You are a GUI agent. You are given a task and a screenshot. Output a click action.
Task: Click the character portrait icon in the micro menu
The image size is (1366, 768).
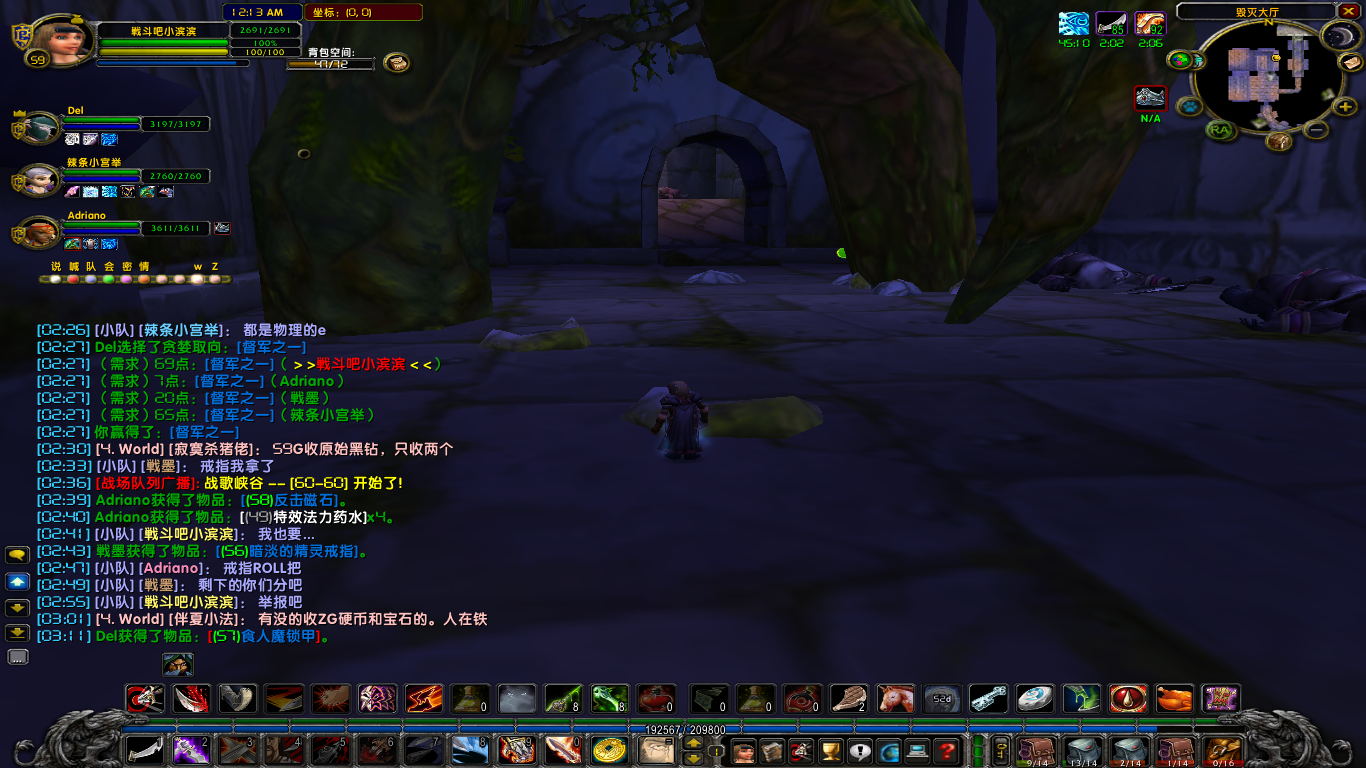pyautogui.click(x=742, y=750)
